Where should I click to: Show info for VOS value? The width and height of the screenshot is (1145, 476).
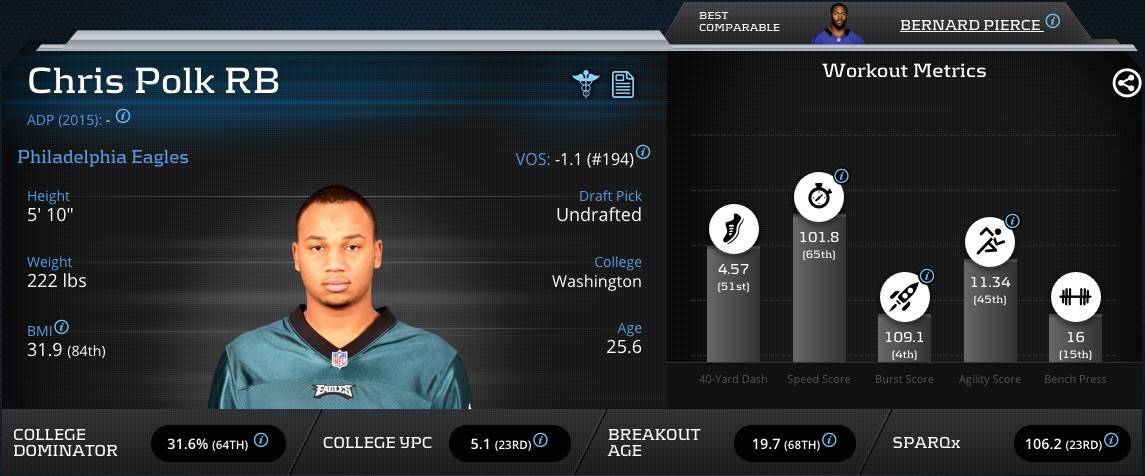[x=643, y=153]
